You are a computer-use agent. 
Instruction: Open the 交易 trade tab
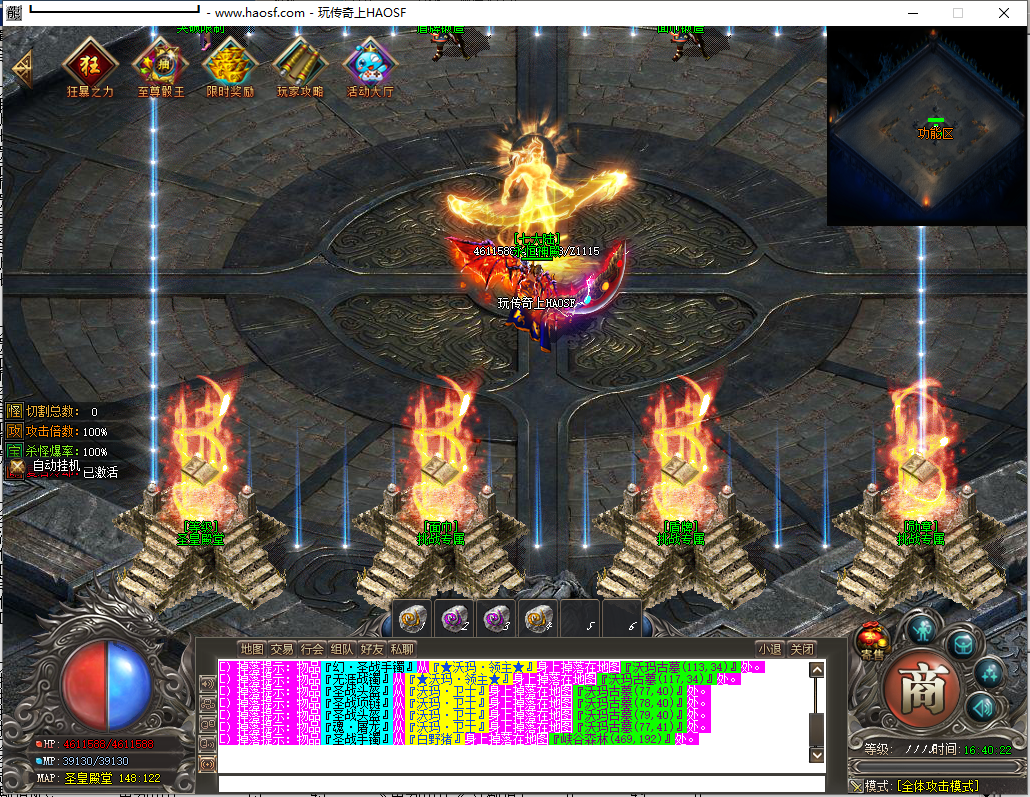[282, 649]
